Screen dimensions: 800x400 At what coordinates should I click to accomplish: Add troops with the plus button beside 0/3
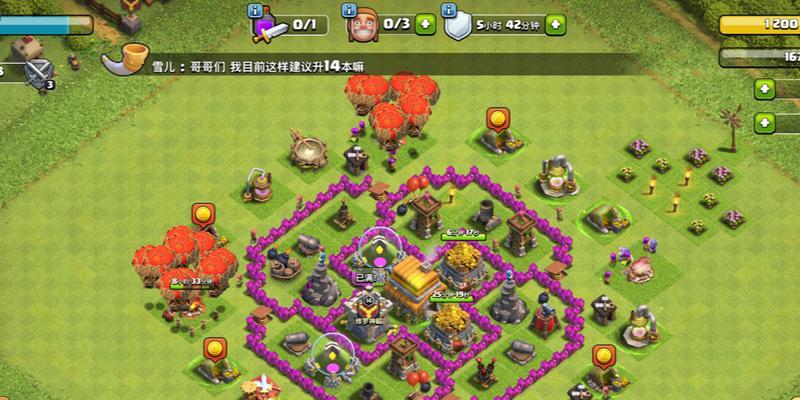tap(426, 22)
